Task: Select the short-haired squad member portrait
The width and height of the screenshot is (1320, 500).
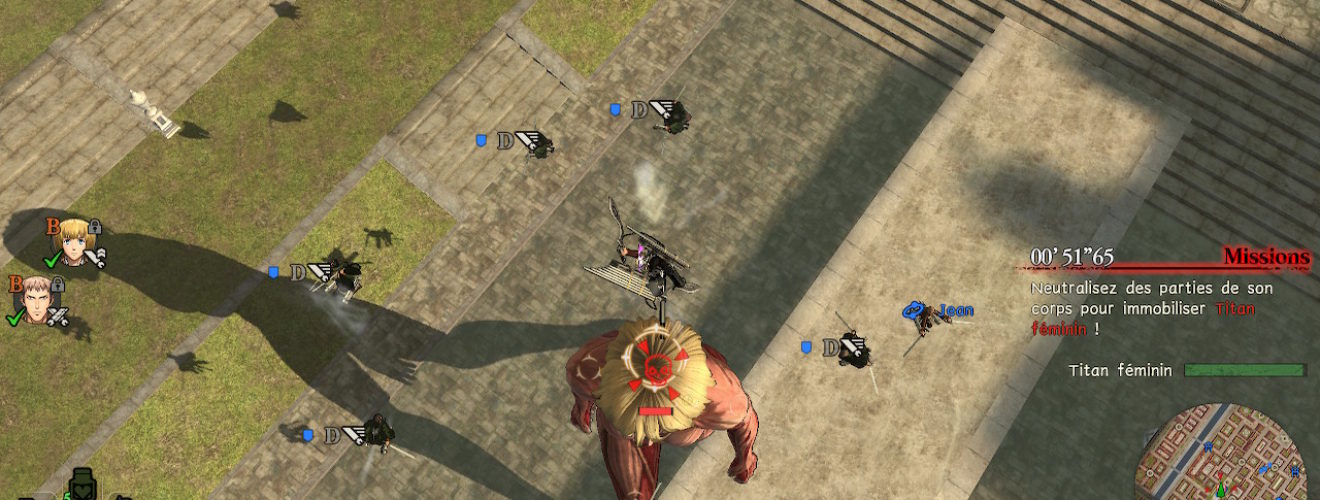Action: click(36, 298)
